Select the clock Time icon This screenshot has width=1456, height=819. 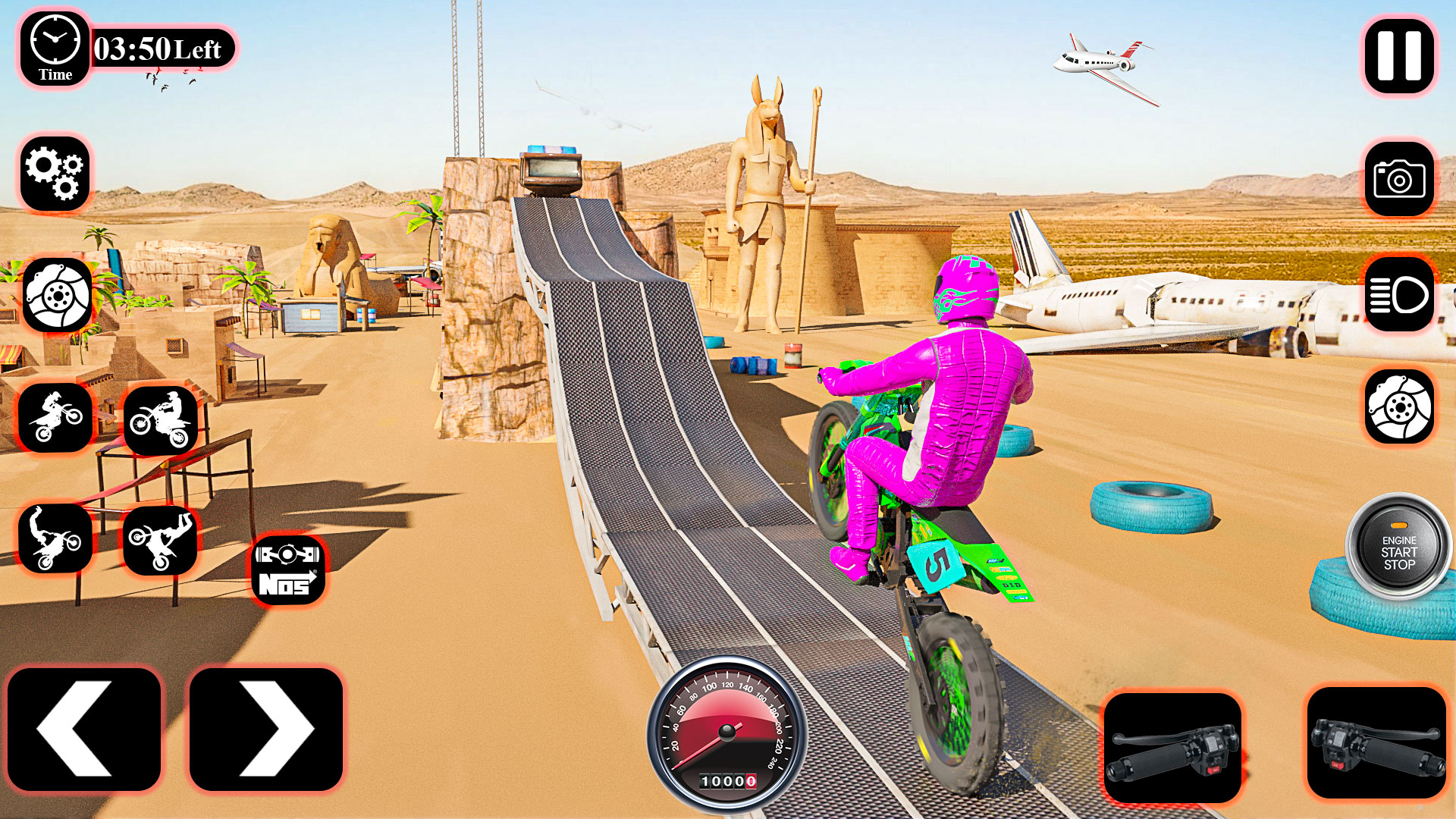point(53,49)
